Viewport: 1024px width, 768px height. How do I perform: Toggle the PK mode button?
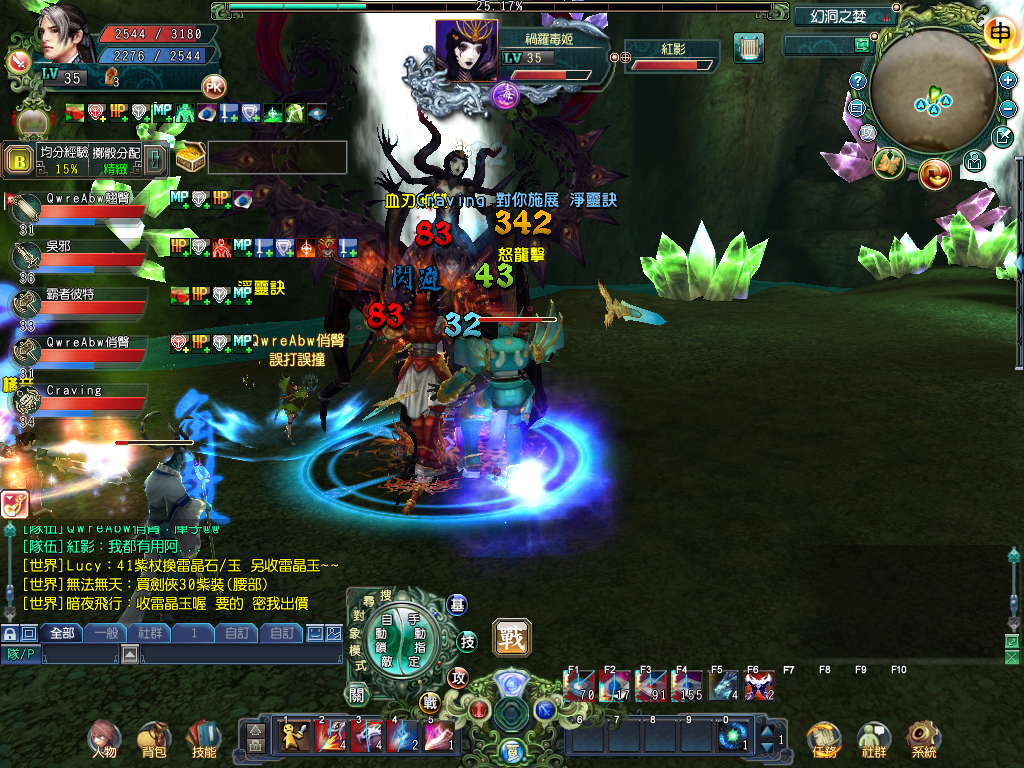(213, 86)
